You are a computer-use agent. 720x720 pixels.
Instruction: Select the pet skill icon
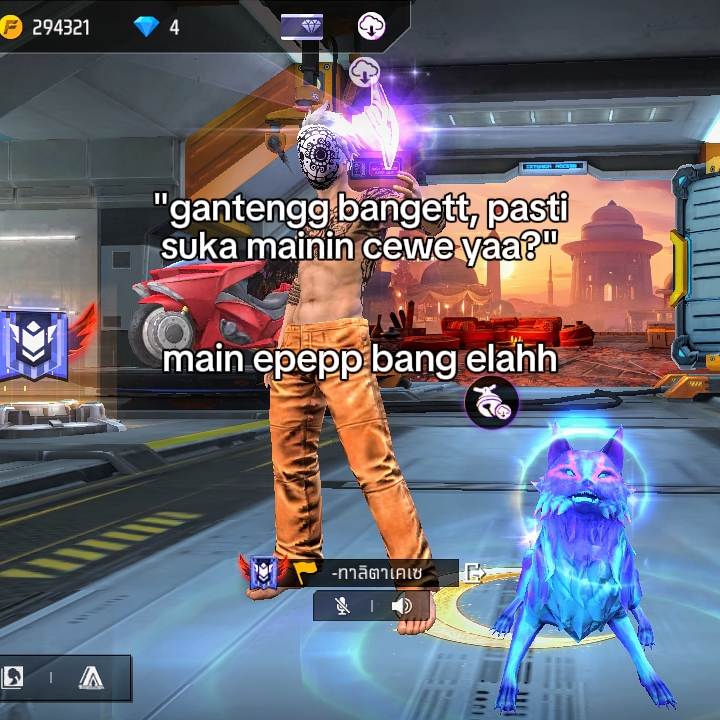pyautogui.click(x=491, y=402)
